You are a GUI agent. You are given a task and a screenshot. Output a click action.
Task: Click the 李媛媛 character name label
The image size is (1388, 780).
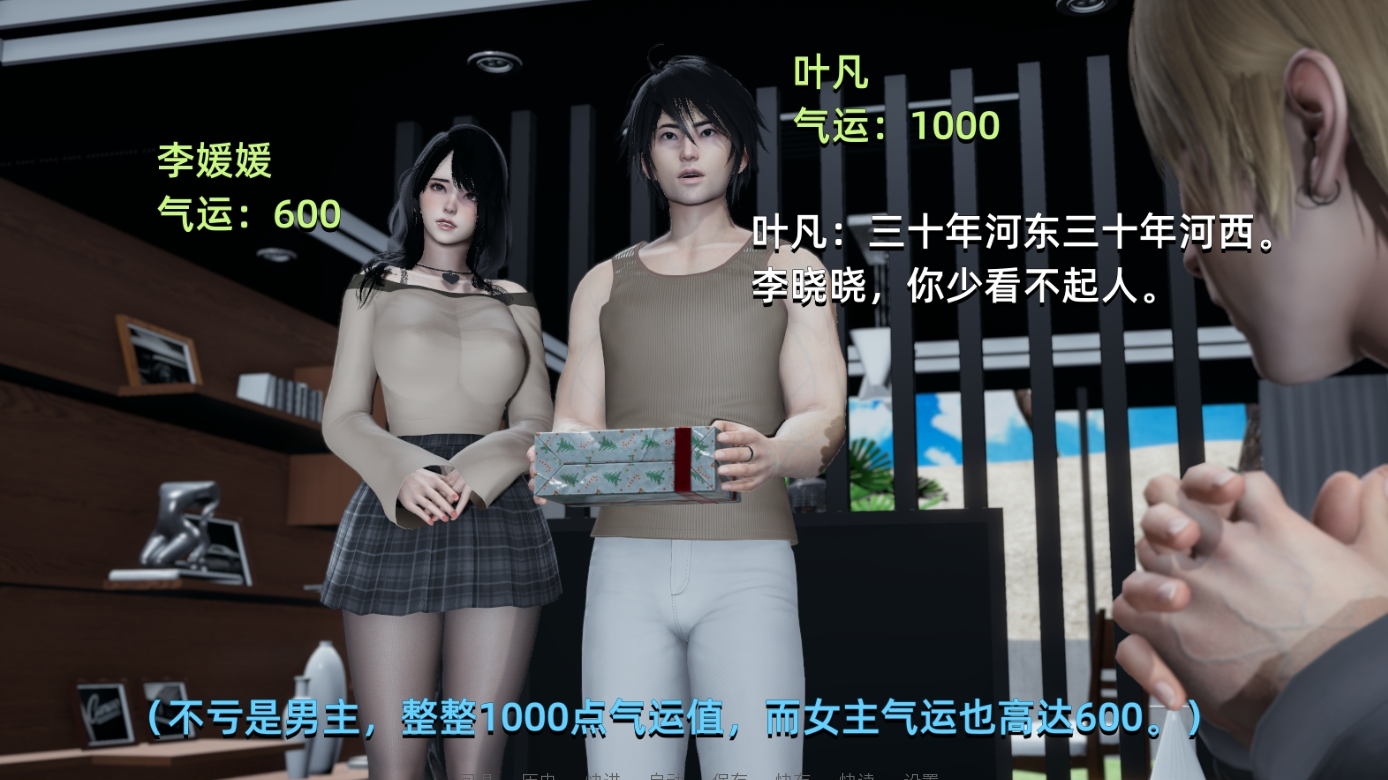click(213, 160)
